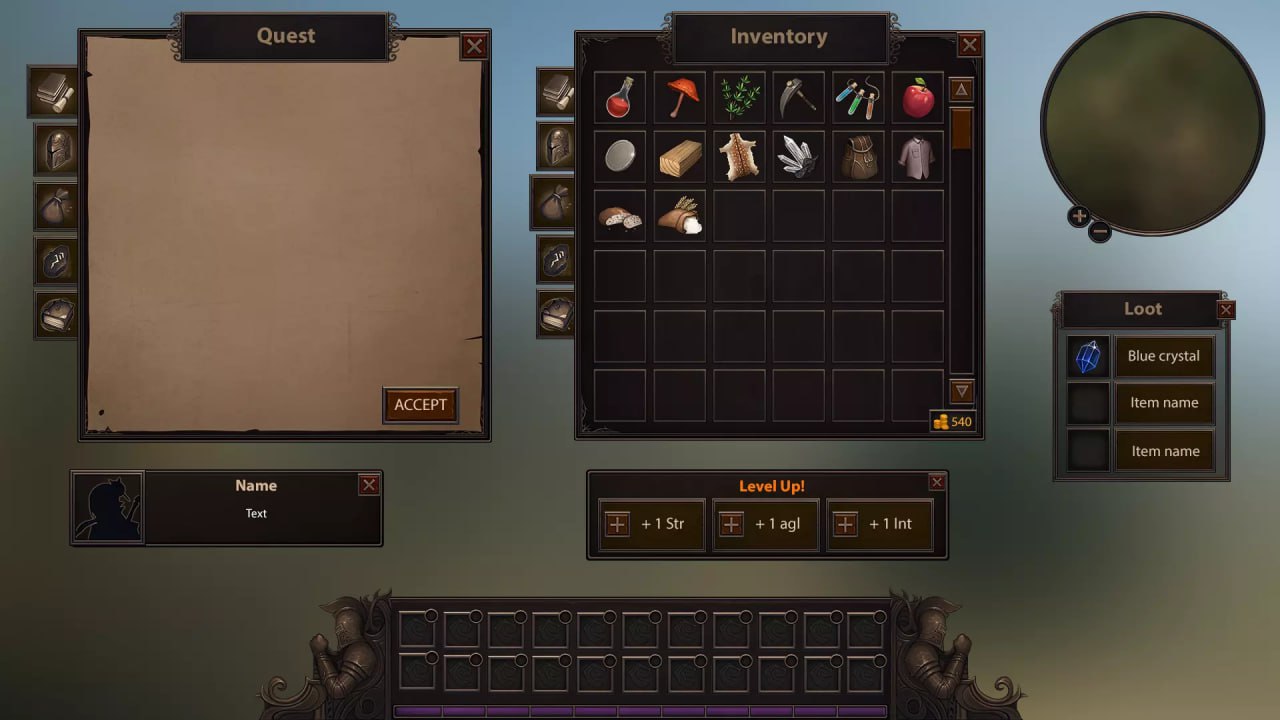Click the character portrait in the Name panel
This screenshot has width=1280, height=720.
pyautogui.click(x=108, y=506)
